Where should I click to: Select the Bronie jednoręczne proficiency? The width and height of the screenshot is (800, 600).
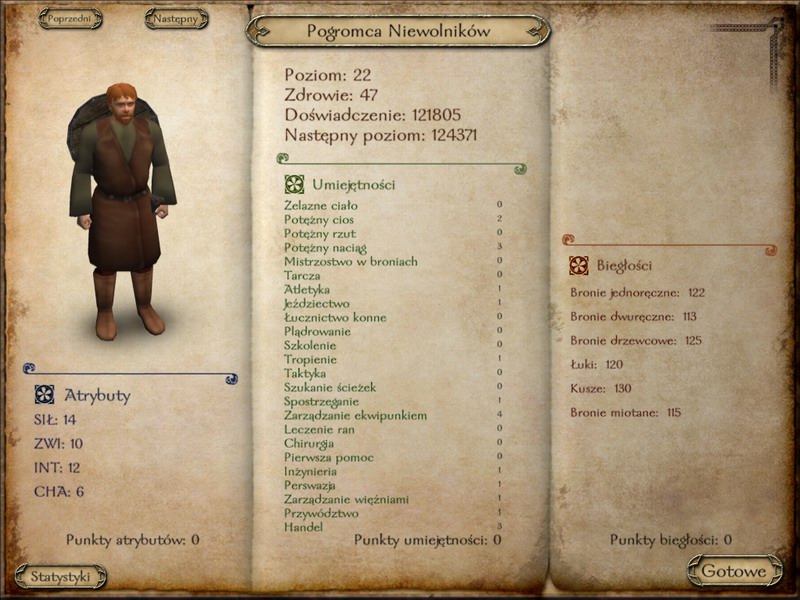tap(638, 293)
